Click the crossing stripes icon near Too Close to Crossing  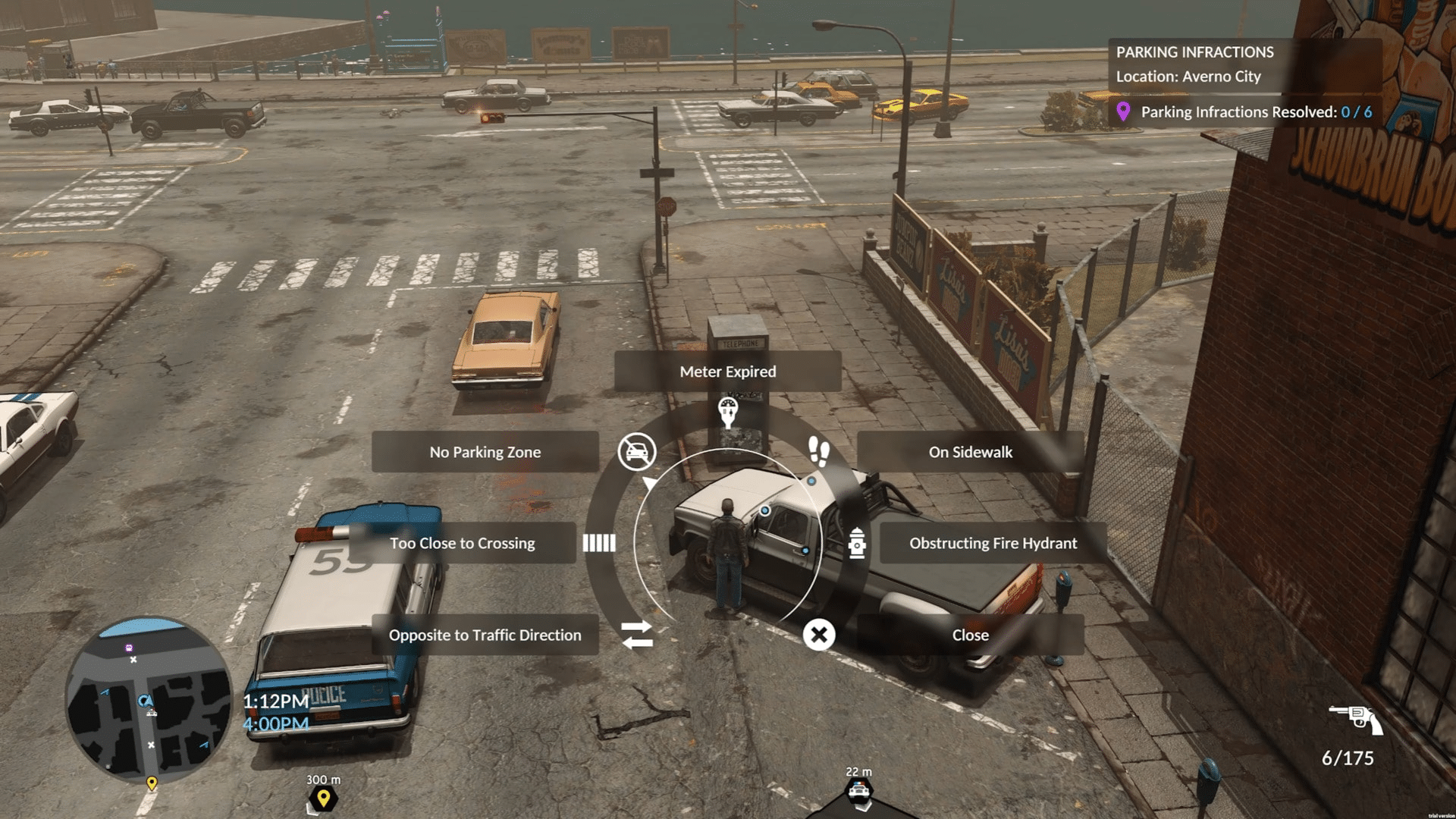(601, 543)
